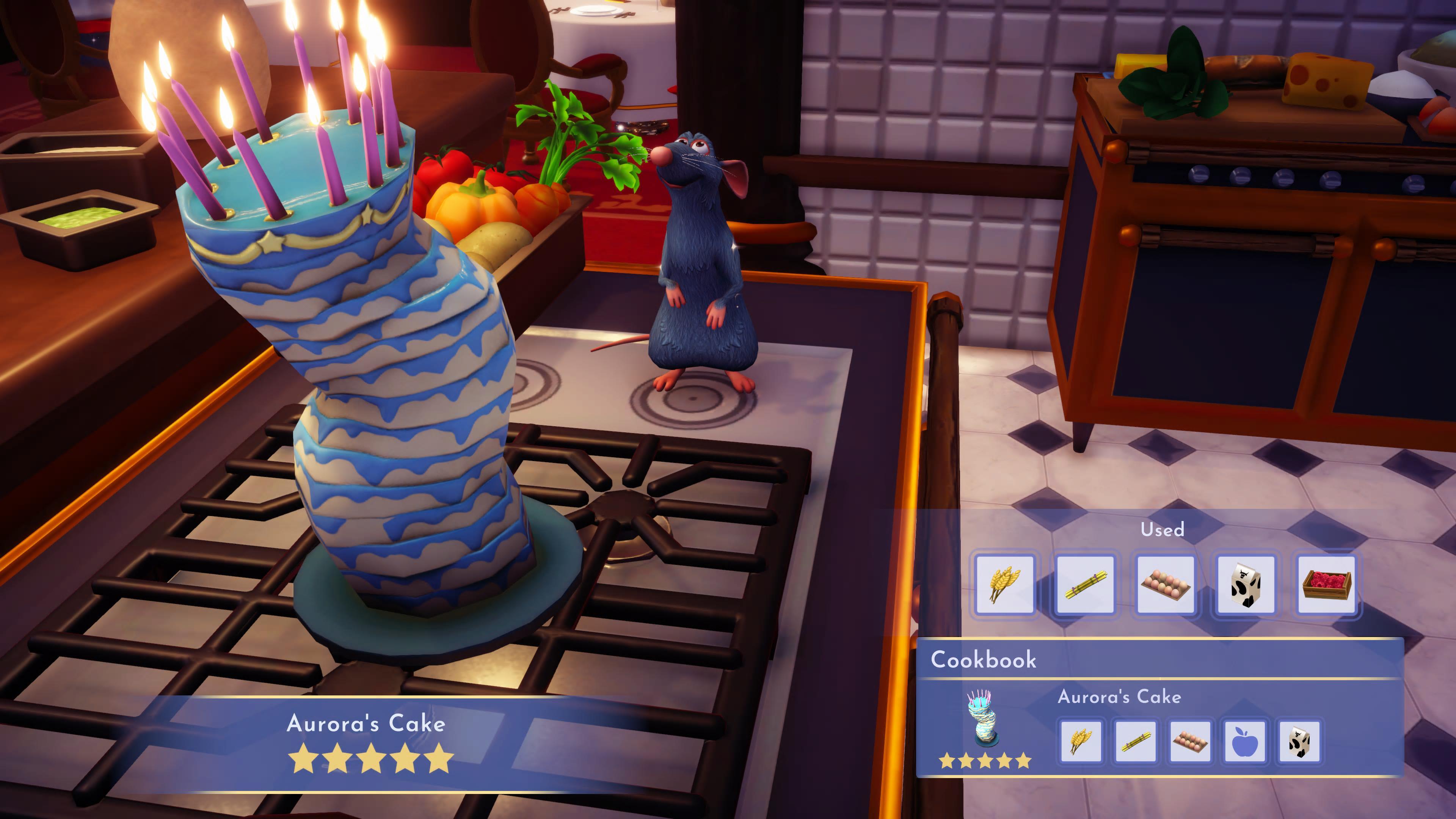Image resolution: width=1456 pixels, height=819 pixels.
Task: Choose the eggs slot under Used
Action: point(1166,584)
